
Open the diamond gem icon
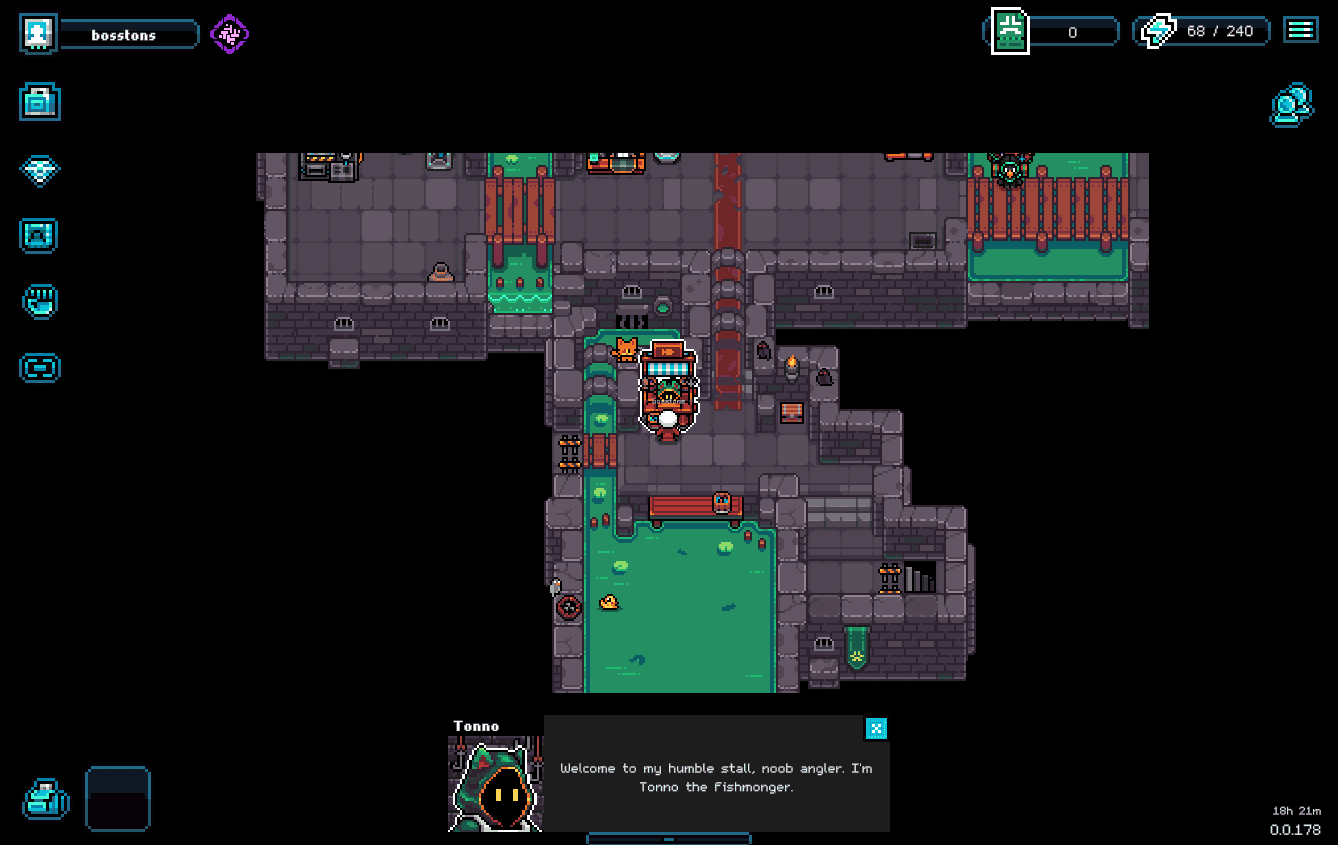coord(40,169)
